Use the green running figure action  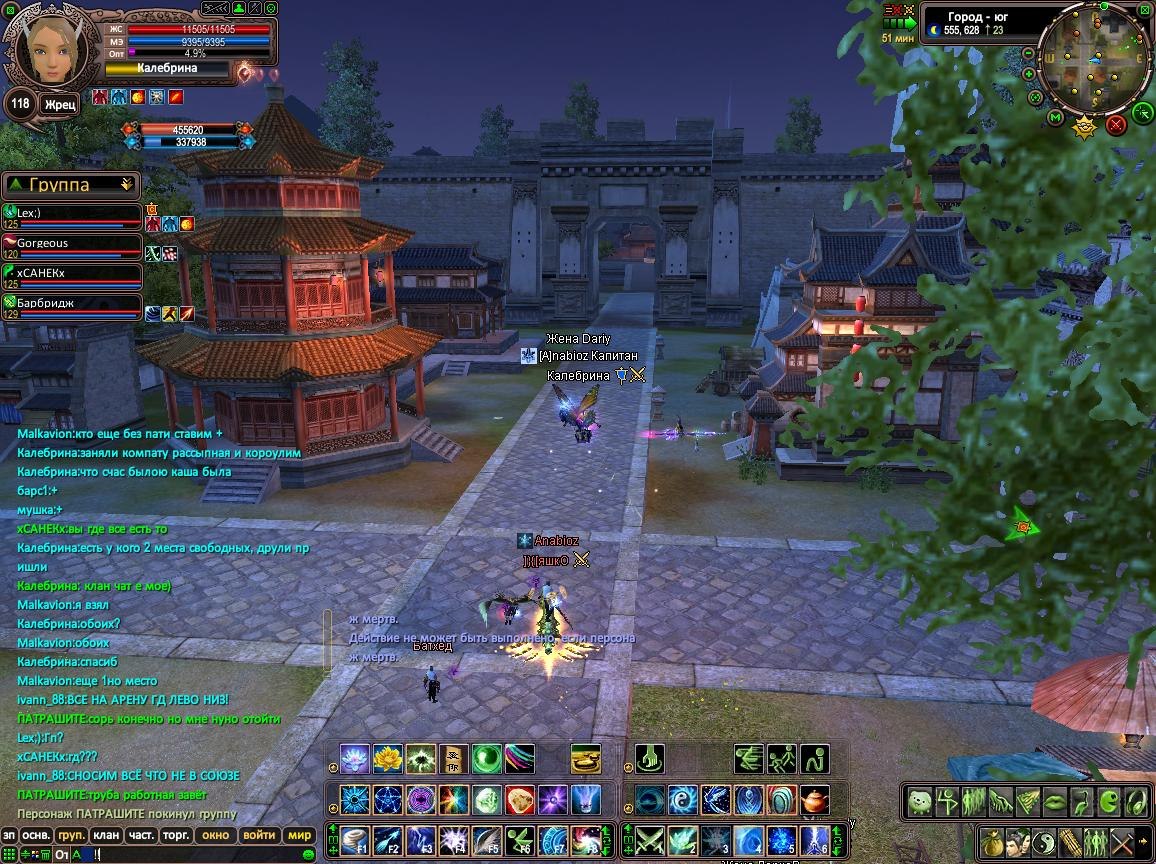tap(782, 760)
